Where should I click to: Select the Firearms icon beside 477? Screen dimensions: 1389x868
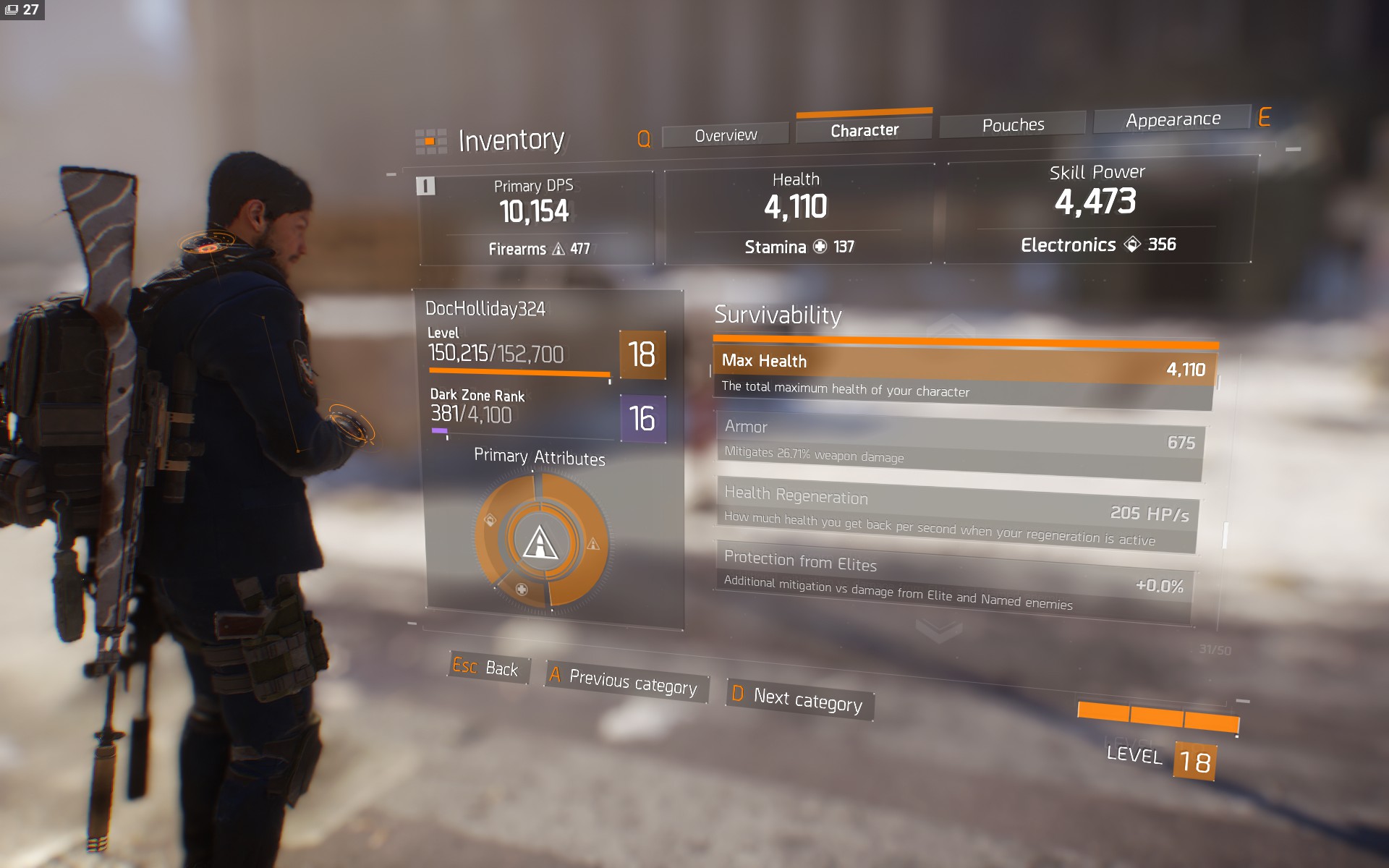click(x=558, y=249)
